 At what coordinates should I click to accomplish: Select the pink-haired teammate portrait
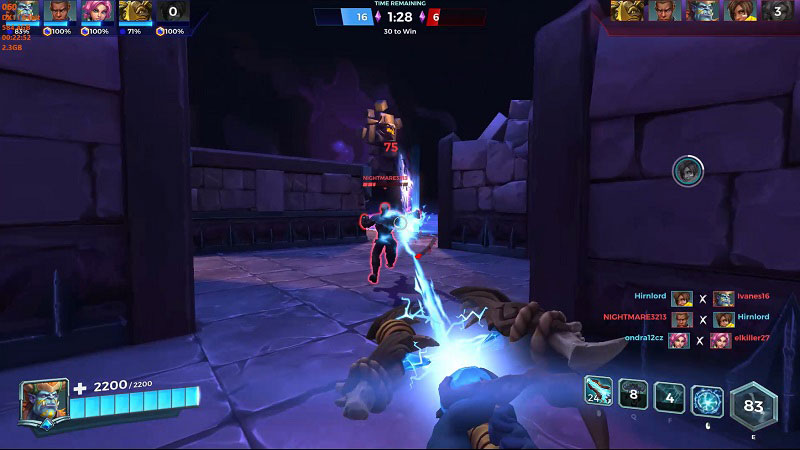(x=96, y=12)
